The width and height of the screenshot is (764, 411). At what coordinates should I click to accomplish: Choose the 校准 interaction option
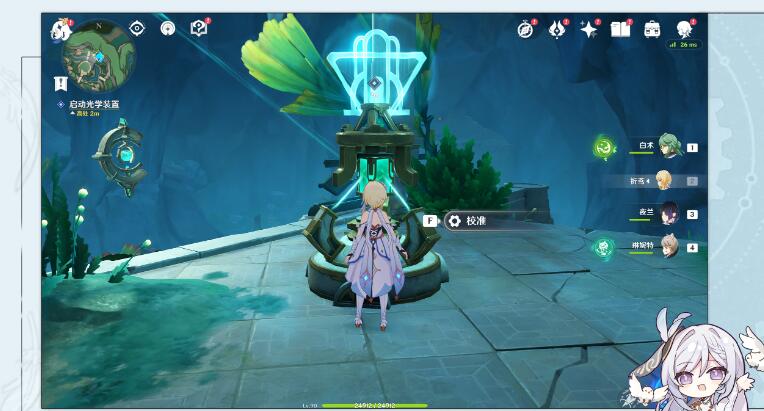[475, 221]
